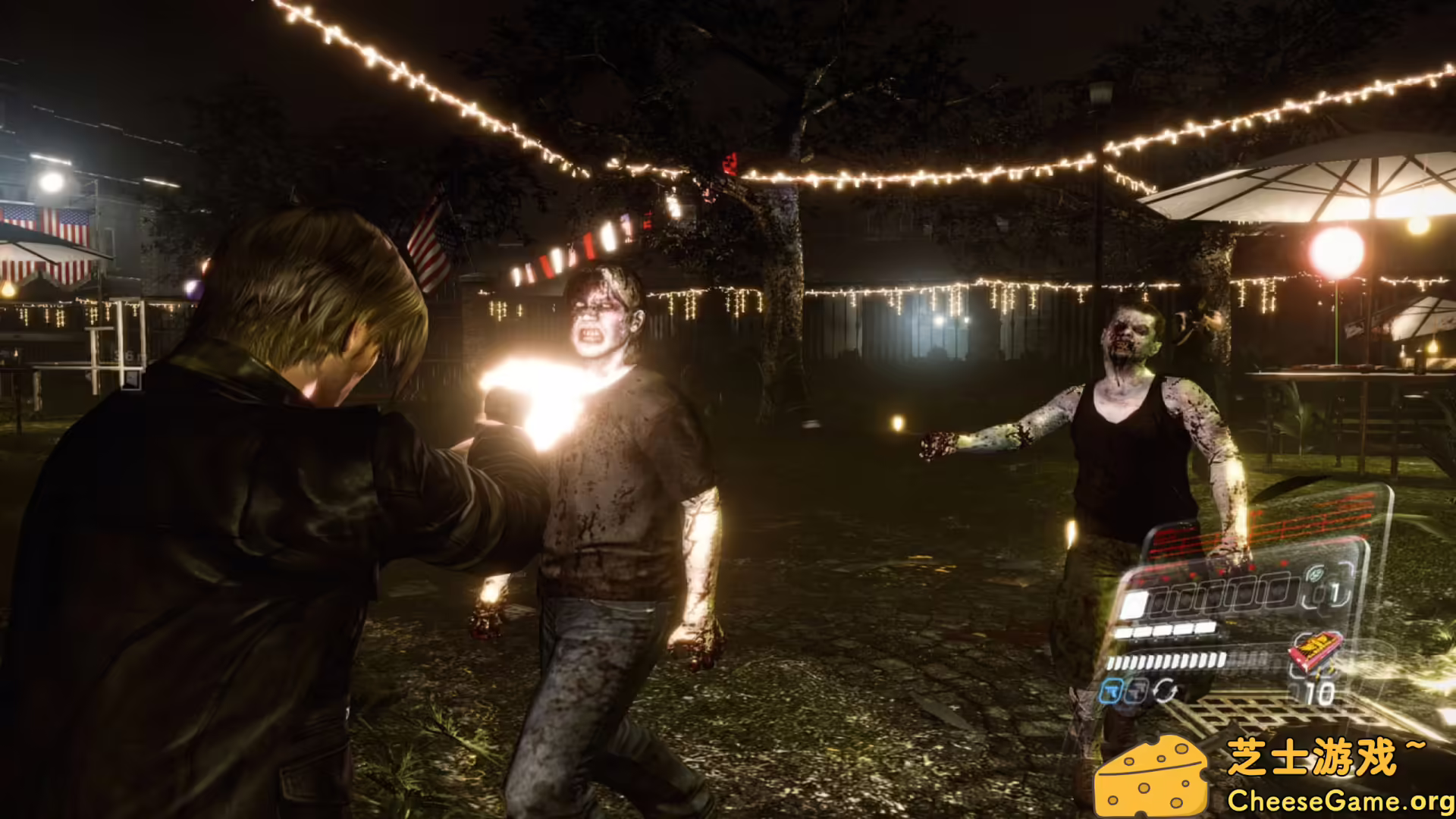
Task: Click the skill emblem icon beside the 1 counter
Action: click(x=1316, y=574)
